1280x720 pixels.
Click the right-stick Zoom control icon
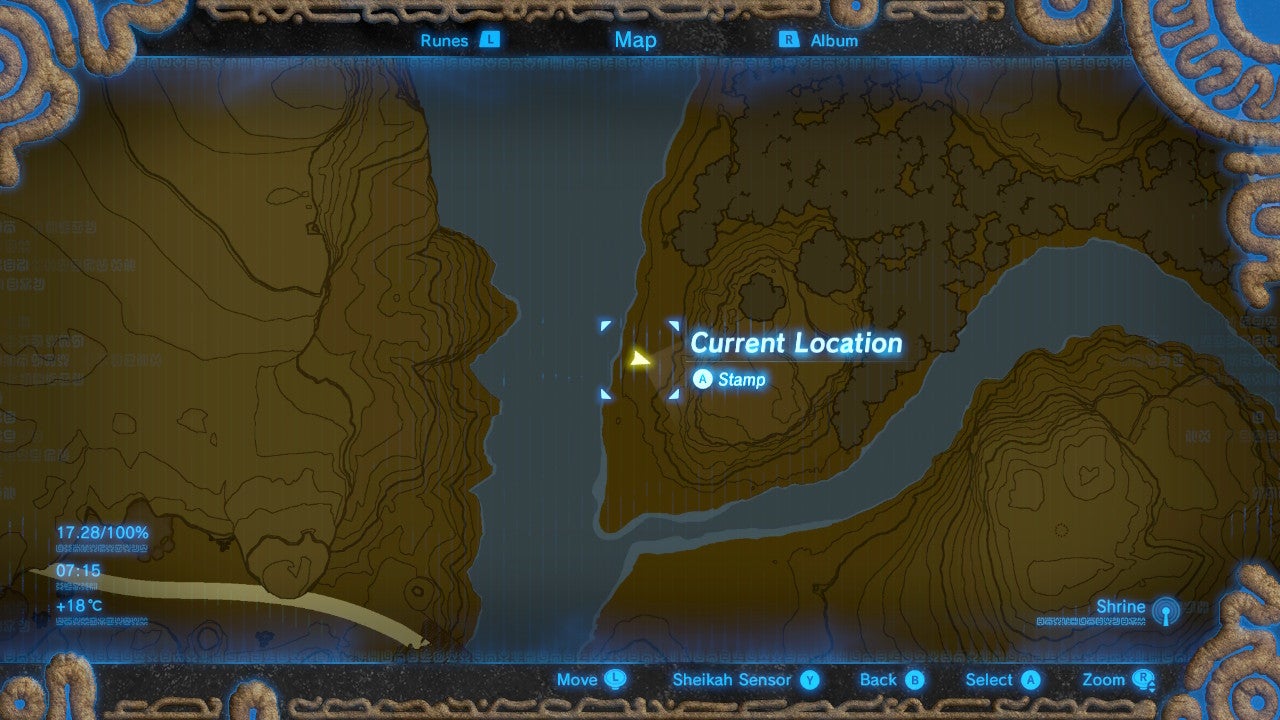[x=1146, y=679]
